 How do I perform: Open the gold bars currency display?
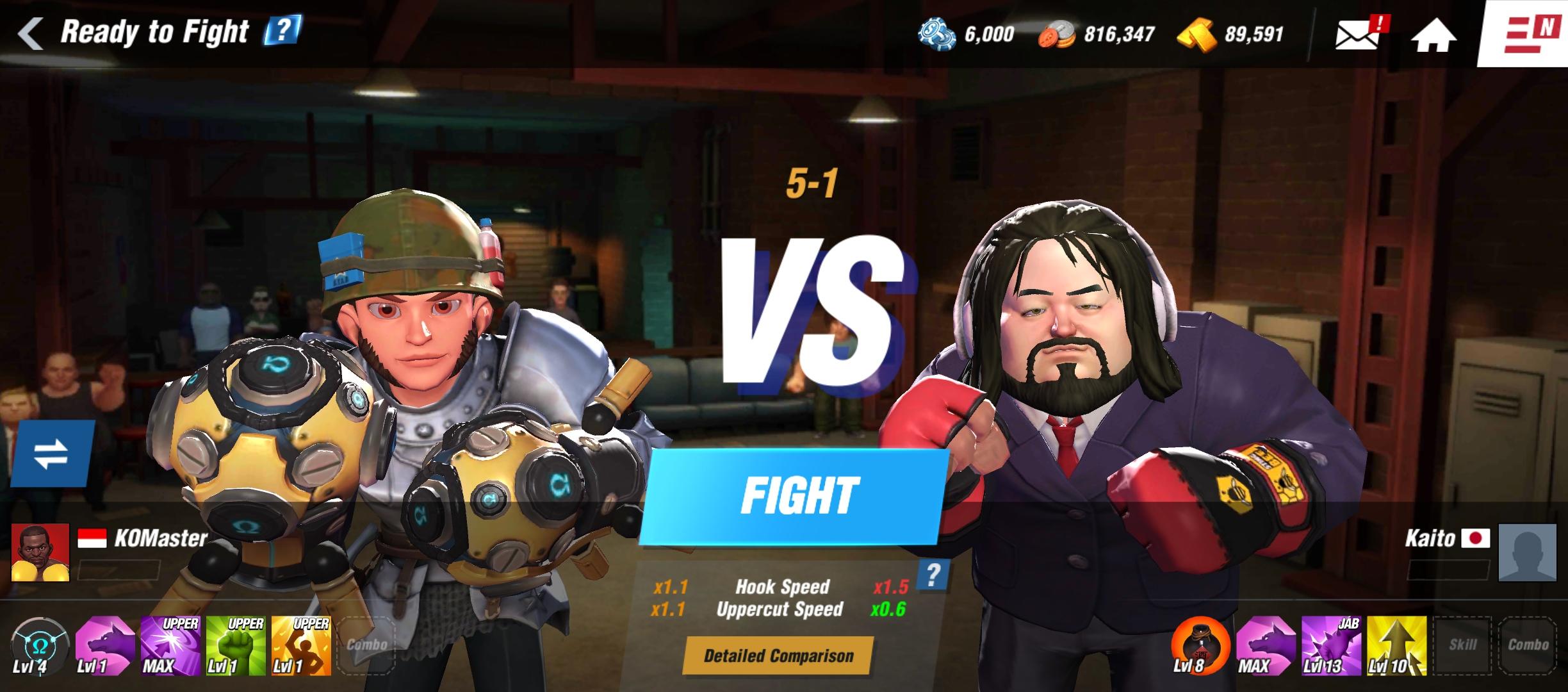pyautogui.click(x=1219, y=35)
